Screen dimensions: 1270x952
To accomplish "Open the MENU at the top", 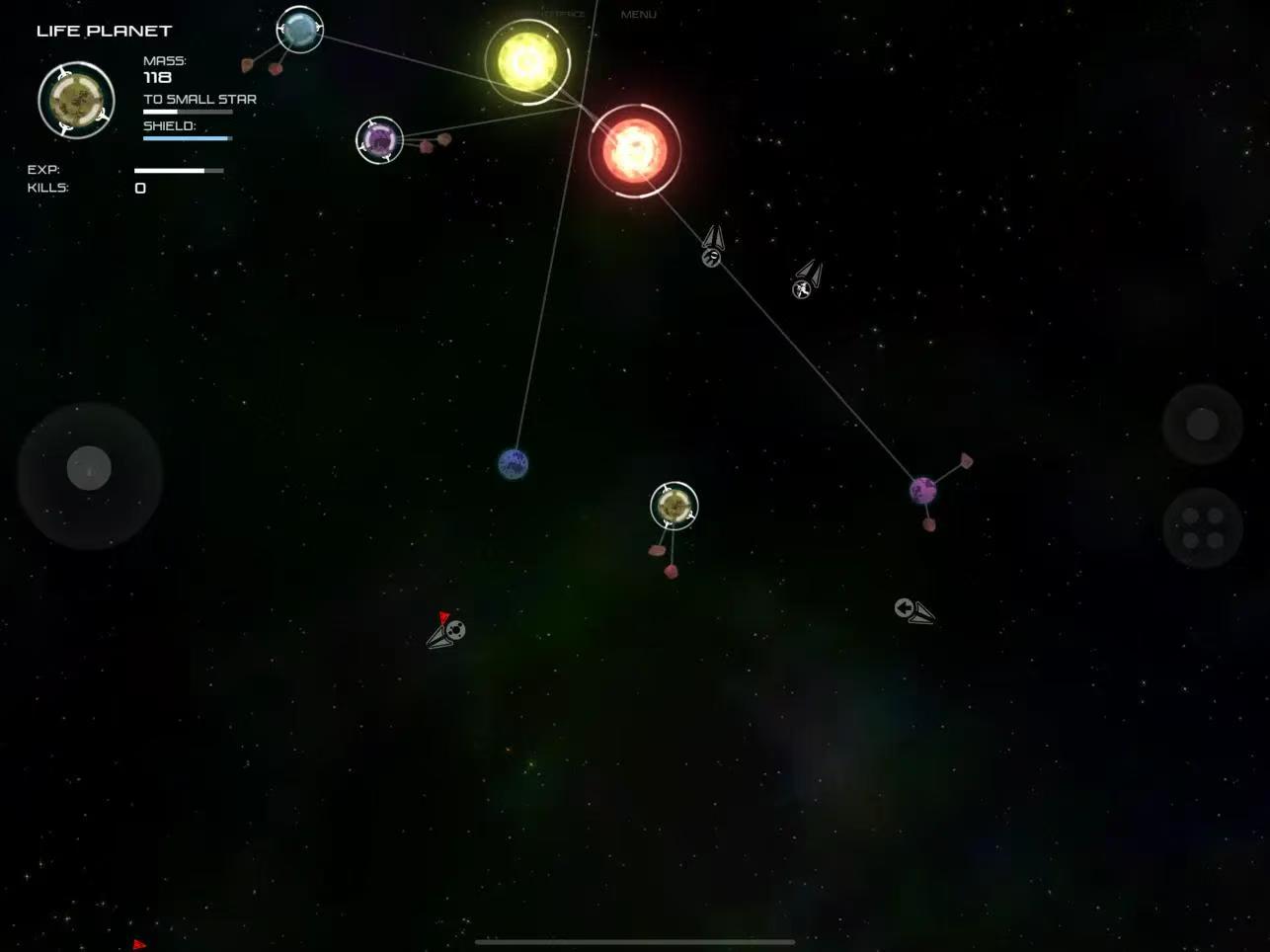I will pyautogui.click(x=638, y=15).
